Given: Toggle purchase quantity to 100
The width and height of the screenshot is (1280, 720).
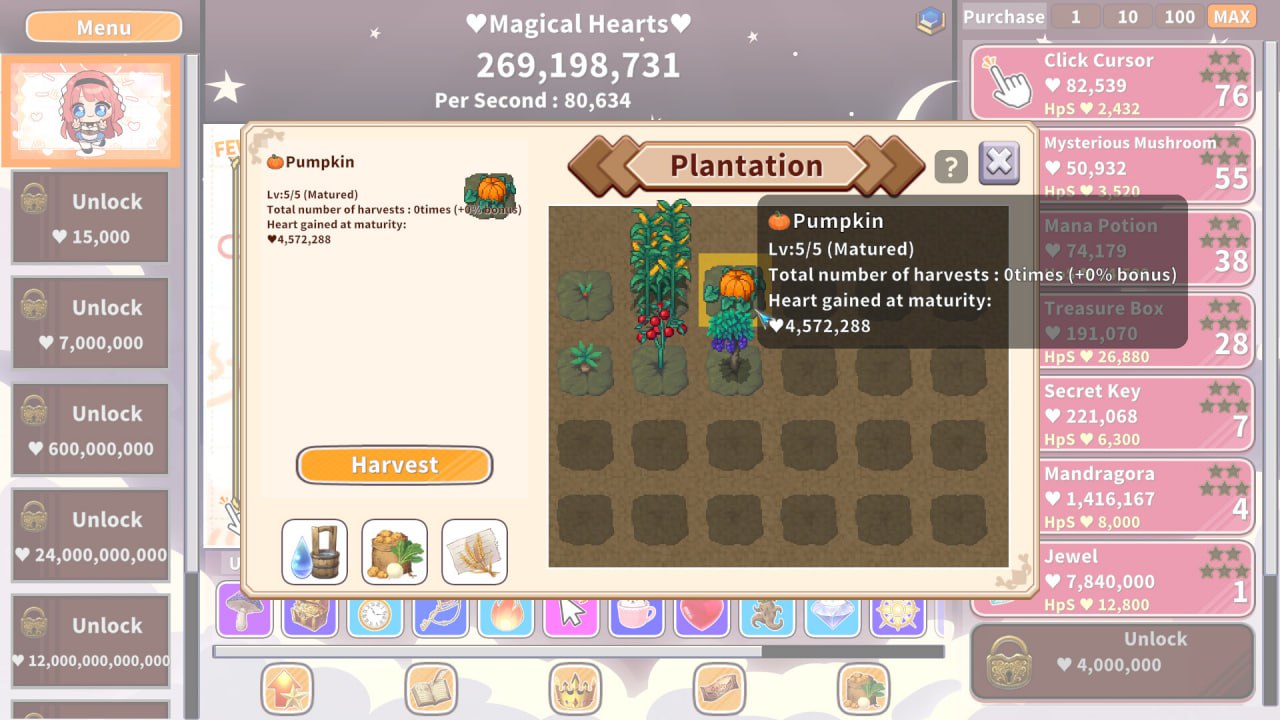Looking at the screenshot, I should coord(1178,16).
